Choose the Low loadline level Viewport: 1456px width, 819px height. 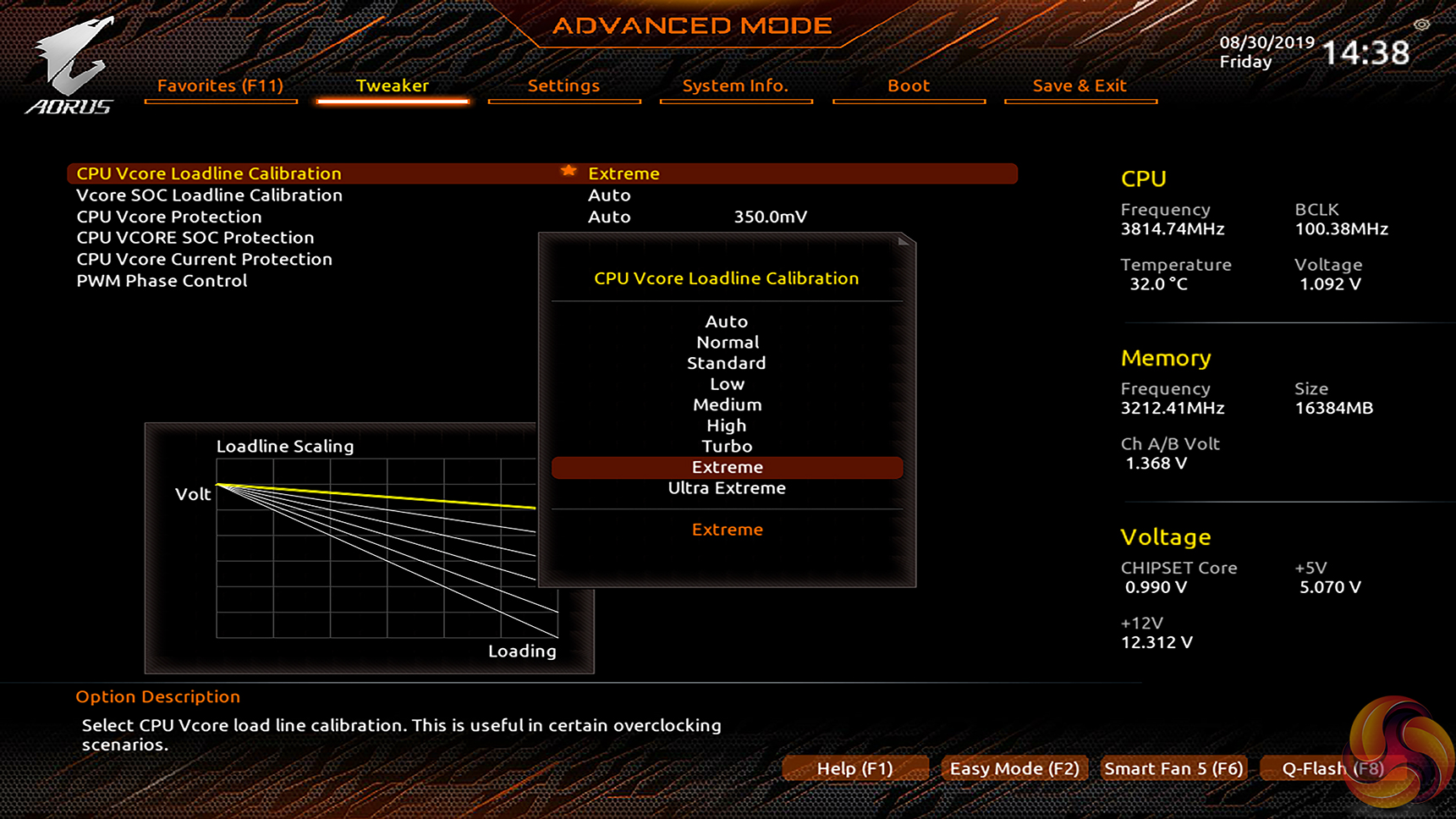click(727, 384)
